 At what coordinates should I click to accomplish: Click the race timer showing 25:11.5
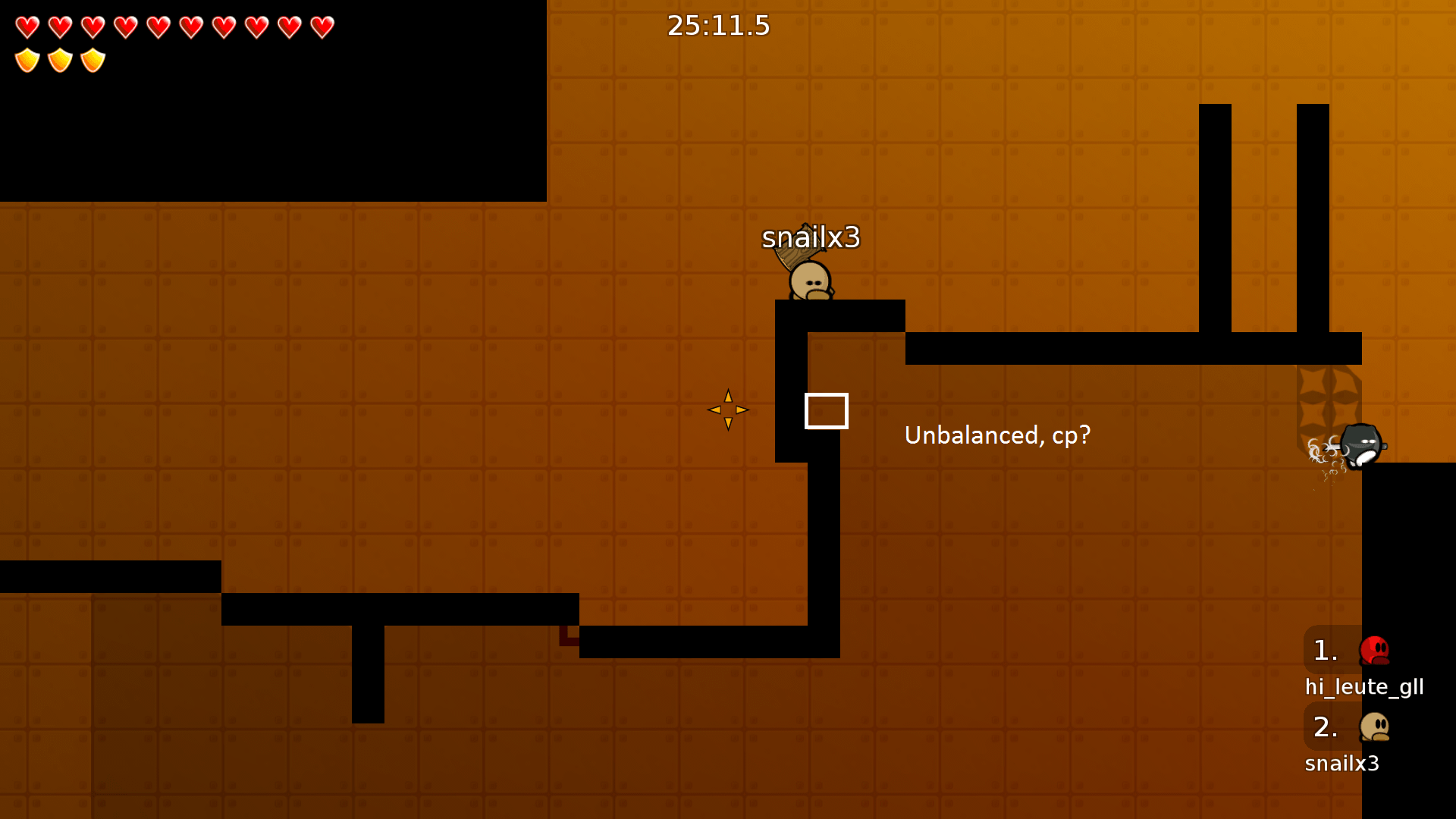coord(717,26)
